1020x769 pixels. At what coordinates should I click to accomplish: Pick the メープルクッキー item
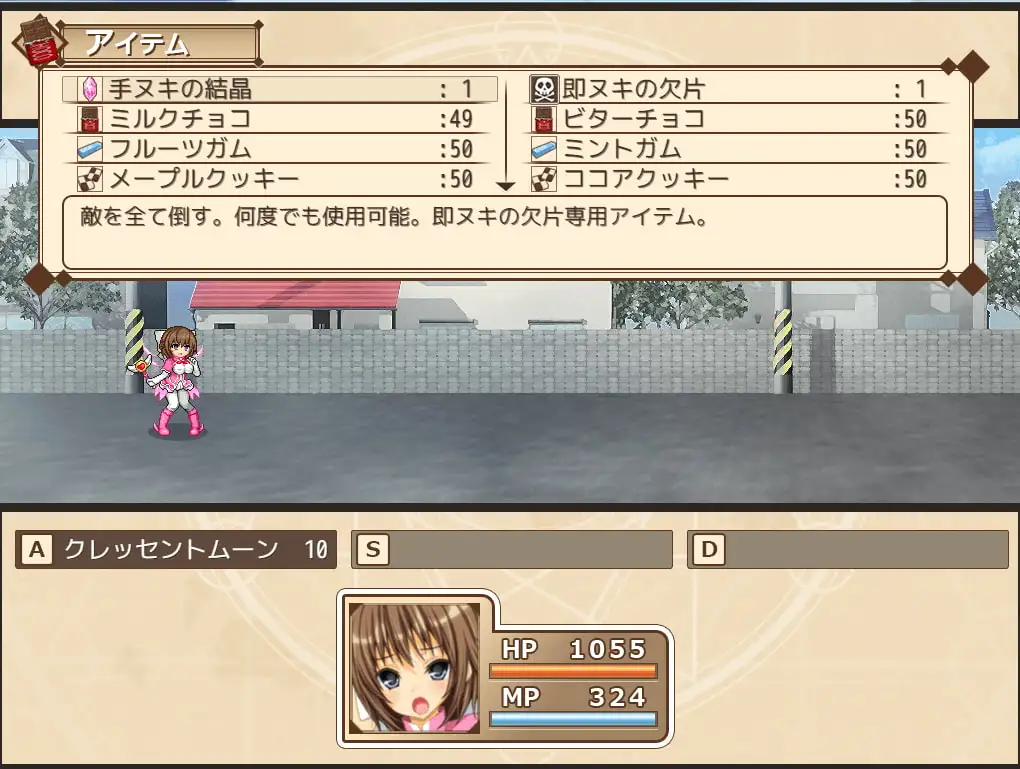point(280,179)
